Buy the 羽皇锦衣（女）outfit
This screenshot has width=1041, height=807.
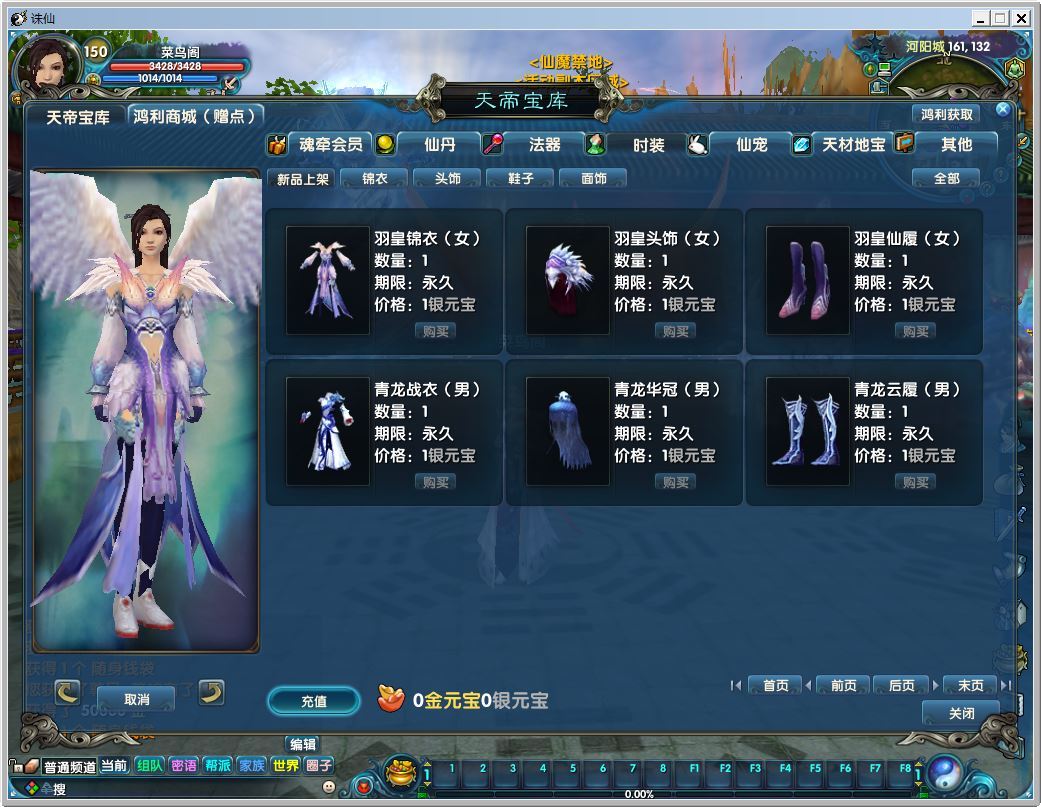tap(436, 331)
